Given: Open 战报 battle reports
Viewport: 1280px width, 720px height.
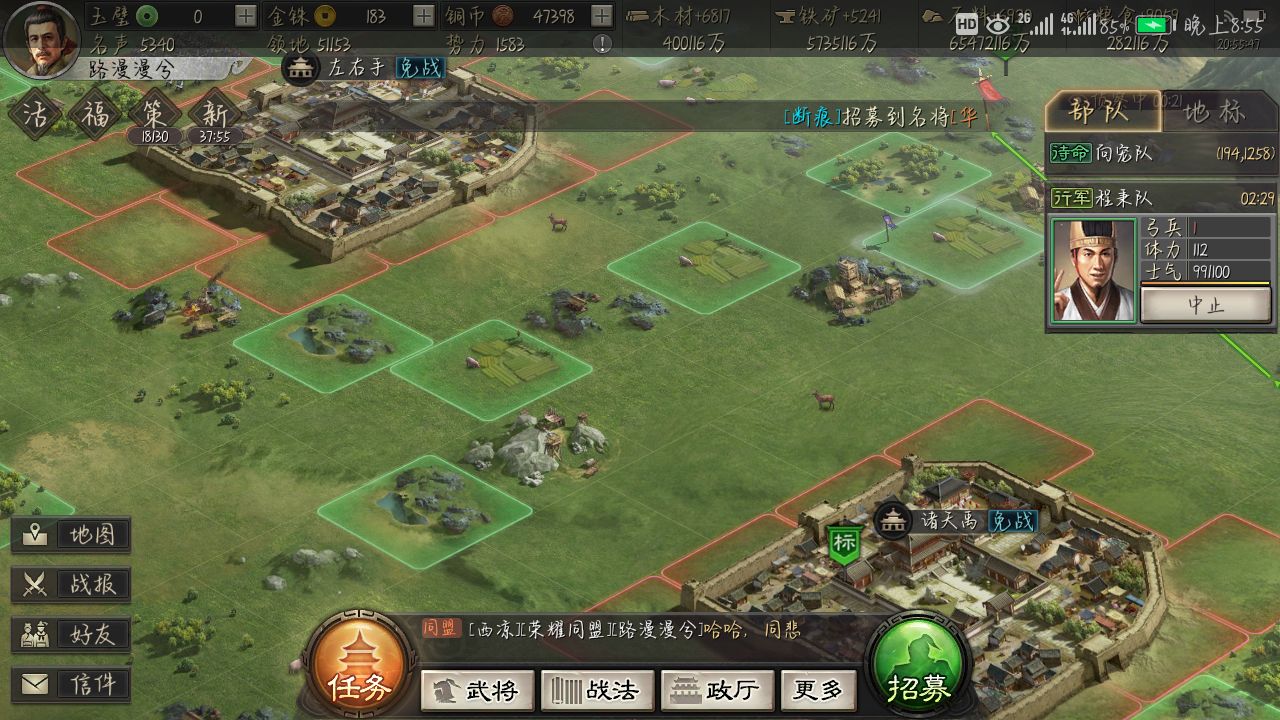Looking at the screenshot, I should (71, 584).
